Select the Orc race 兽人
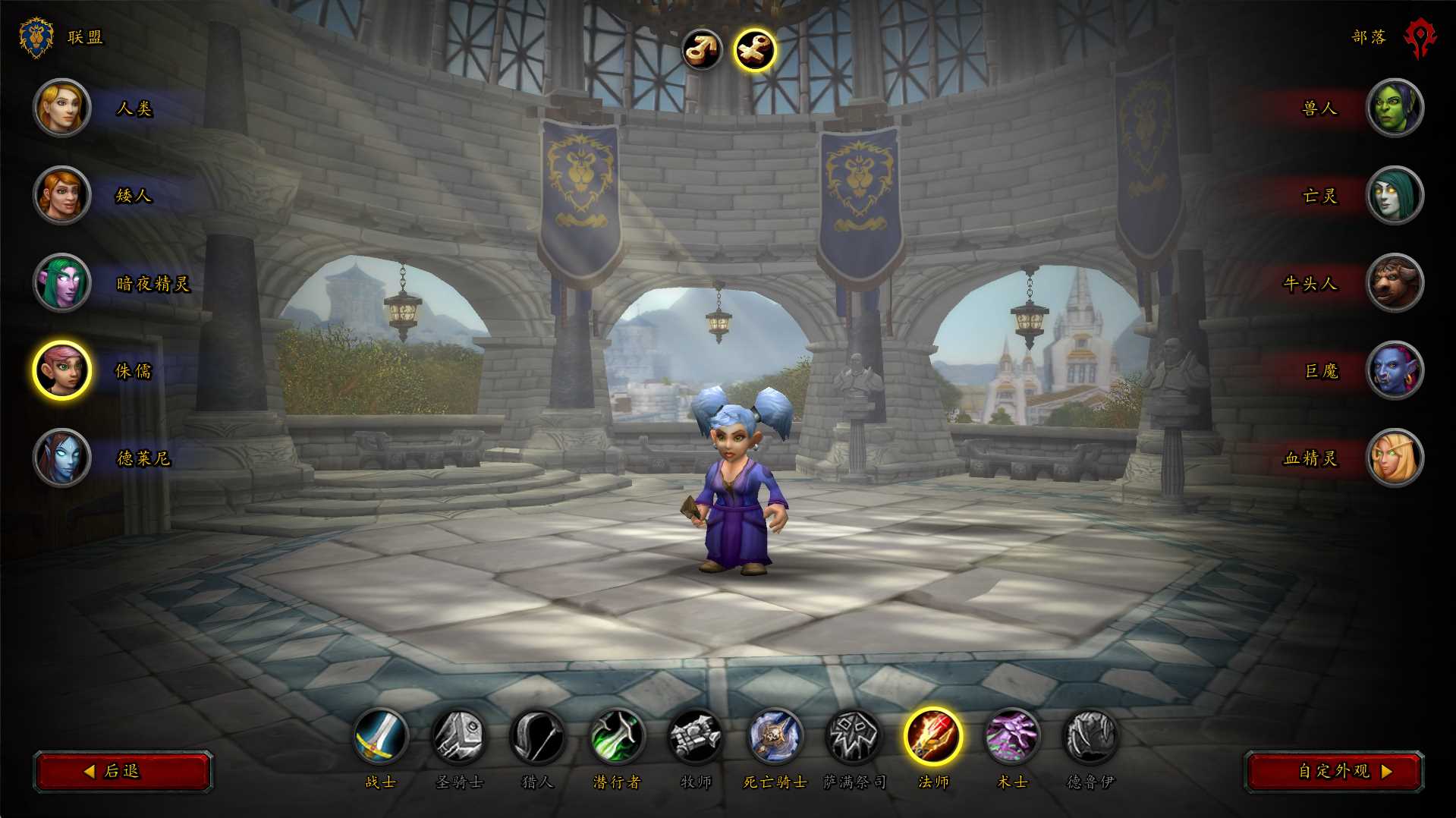The width and height of the screenshot is (1456, 818). [x=1394, y=109]
